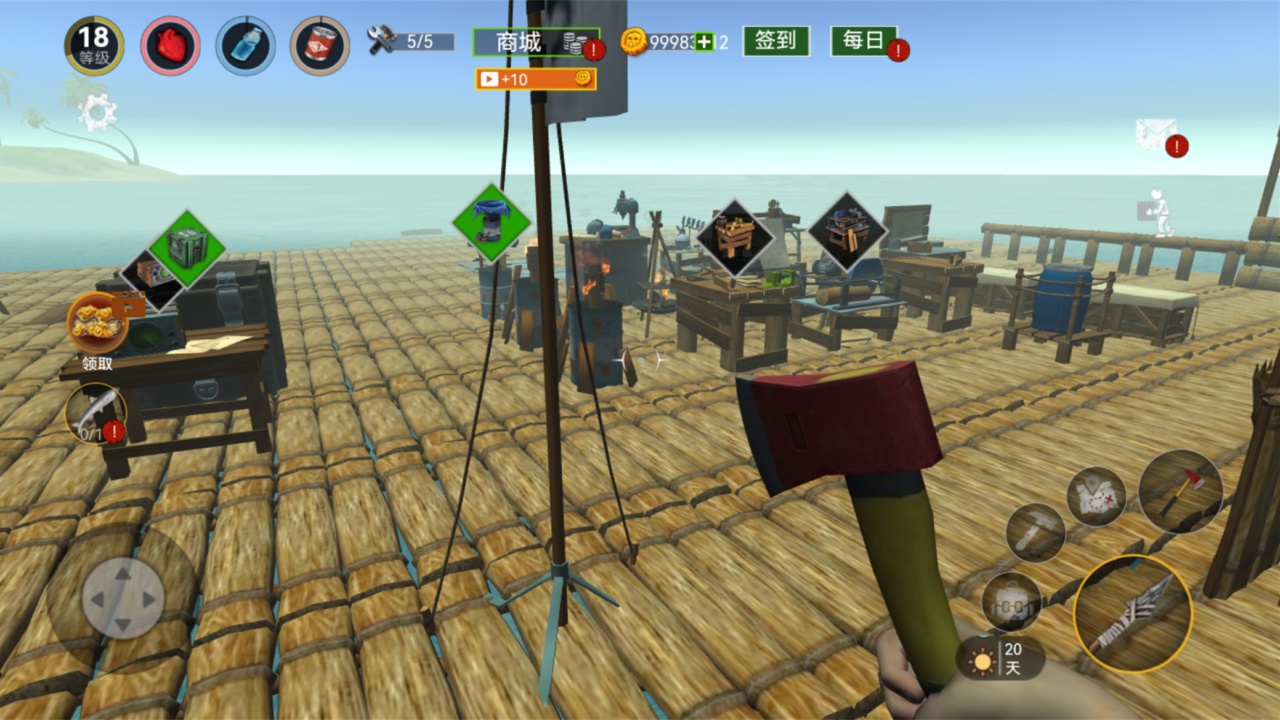Image resolution: width=1280 pixels, height=720 pixels.
Task: Attack with the spear button
Action: click(x=1132, y=613)
